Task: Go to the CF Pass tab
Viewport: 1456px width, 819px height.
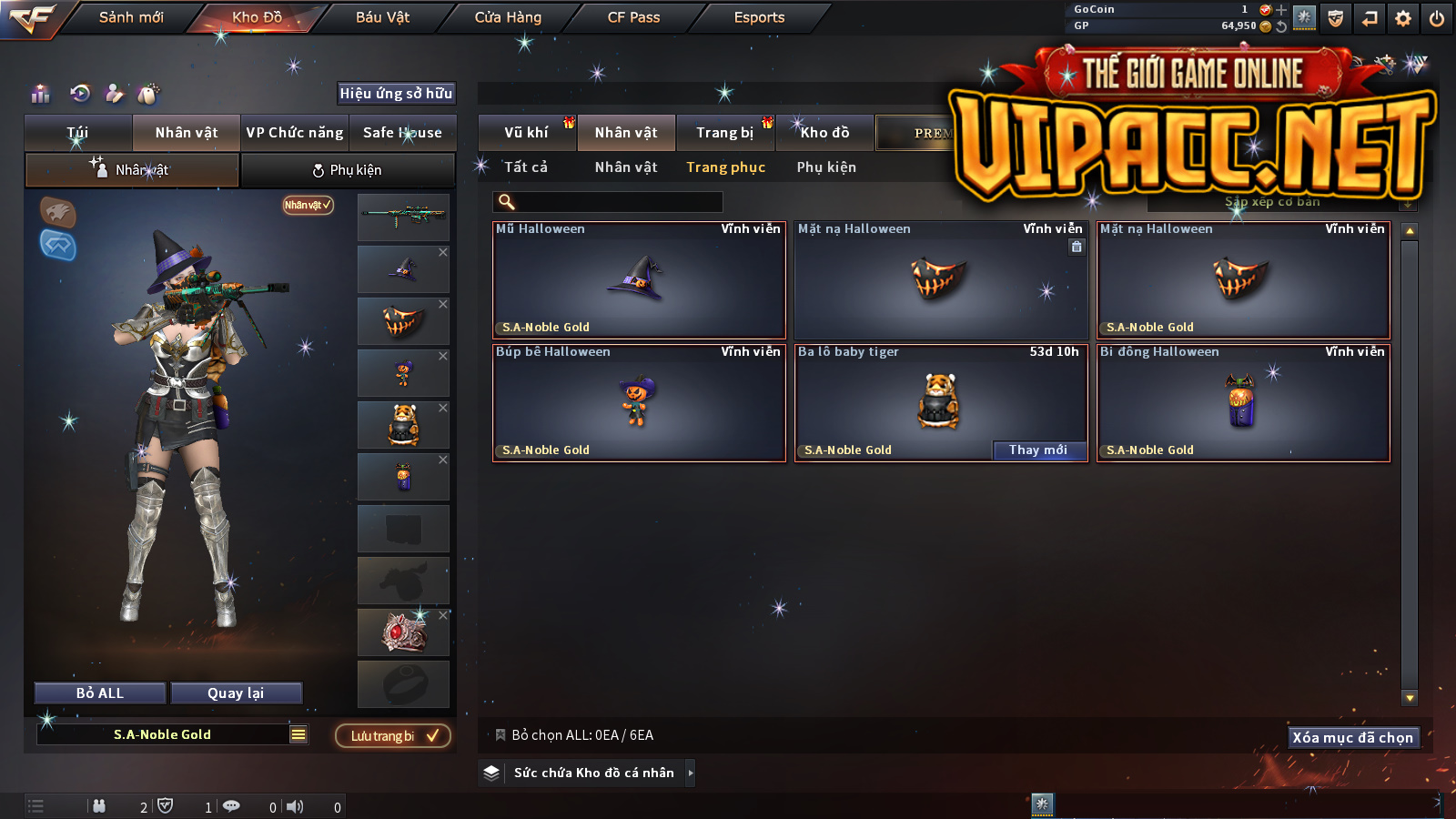Action: click(633, 17)
